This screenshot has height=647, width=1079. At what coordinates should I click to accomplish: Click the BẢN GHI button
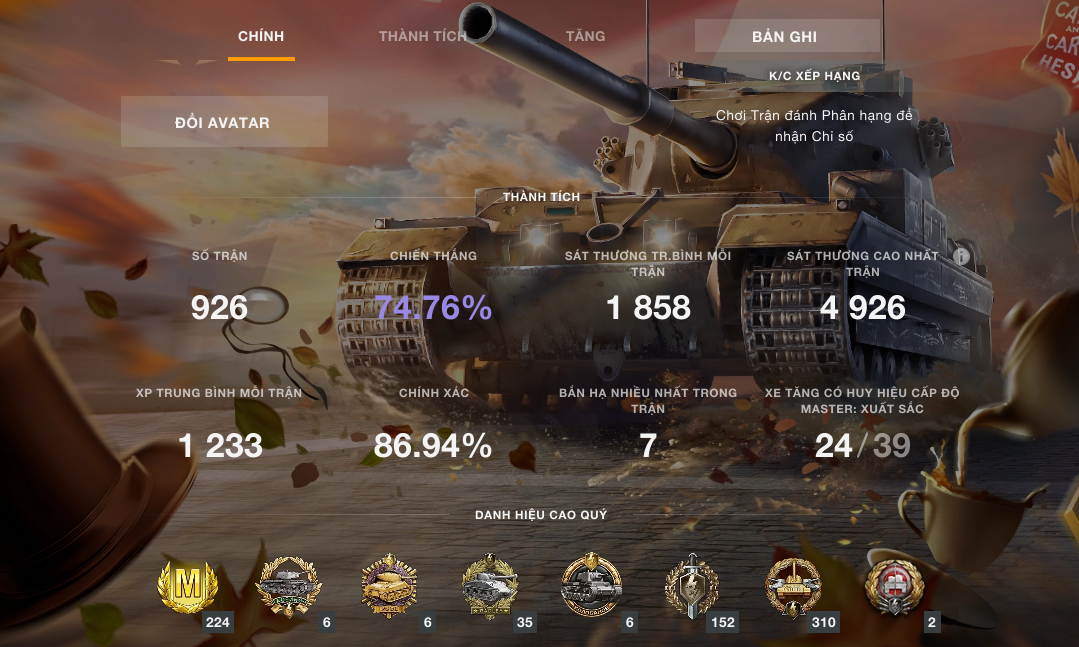click(x=786, y=36)
